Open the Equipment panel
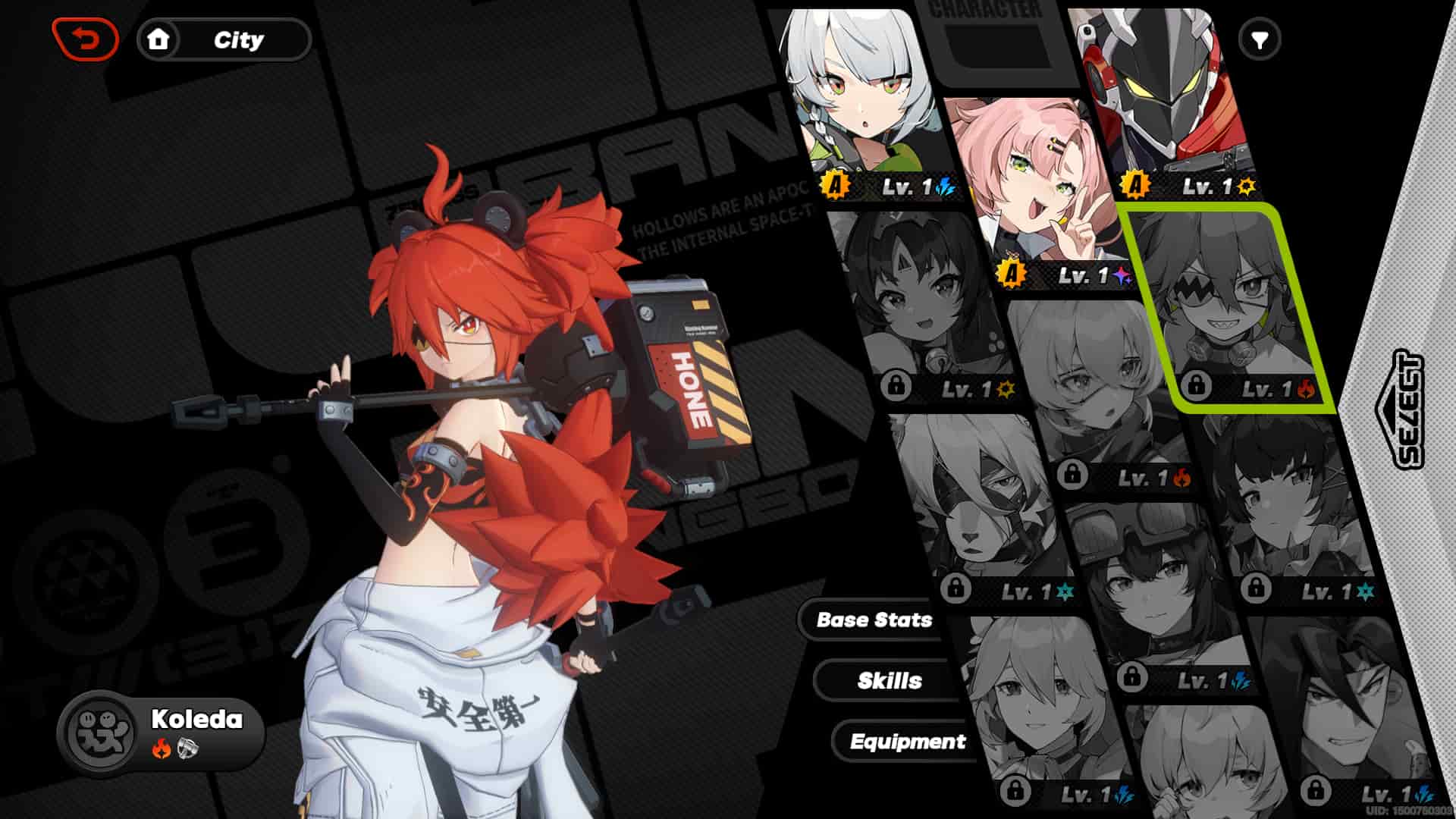Image resolution: width=1456 pixels, height=819 pixels. pyautogui.click(x=908, y=742)
